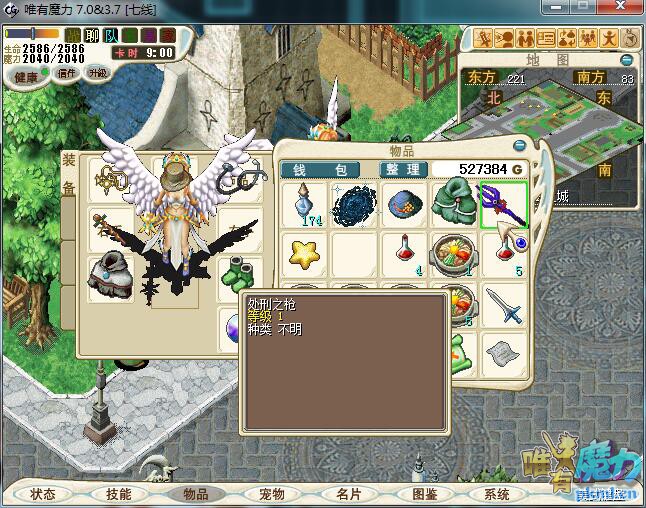
Task: Select the yellow star item
Action: (x=304, y=254)
